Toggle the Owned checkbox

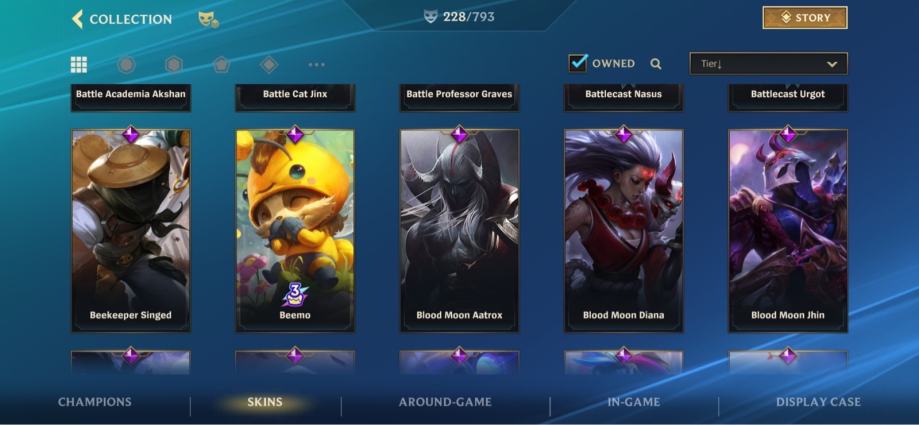pyautogui.click(x=578, y=63)
